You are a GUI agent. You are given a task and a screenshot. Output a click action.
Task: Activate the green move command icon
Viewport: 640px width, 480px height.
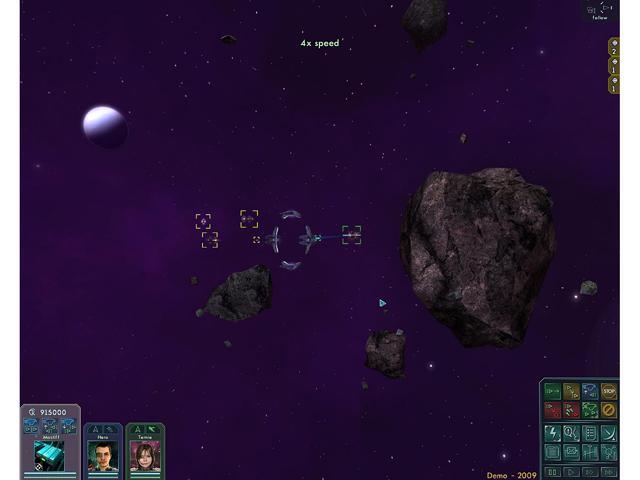point(552,391)
